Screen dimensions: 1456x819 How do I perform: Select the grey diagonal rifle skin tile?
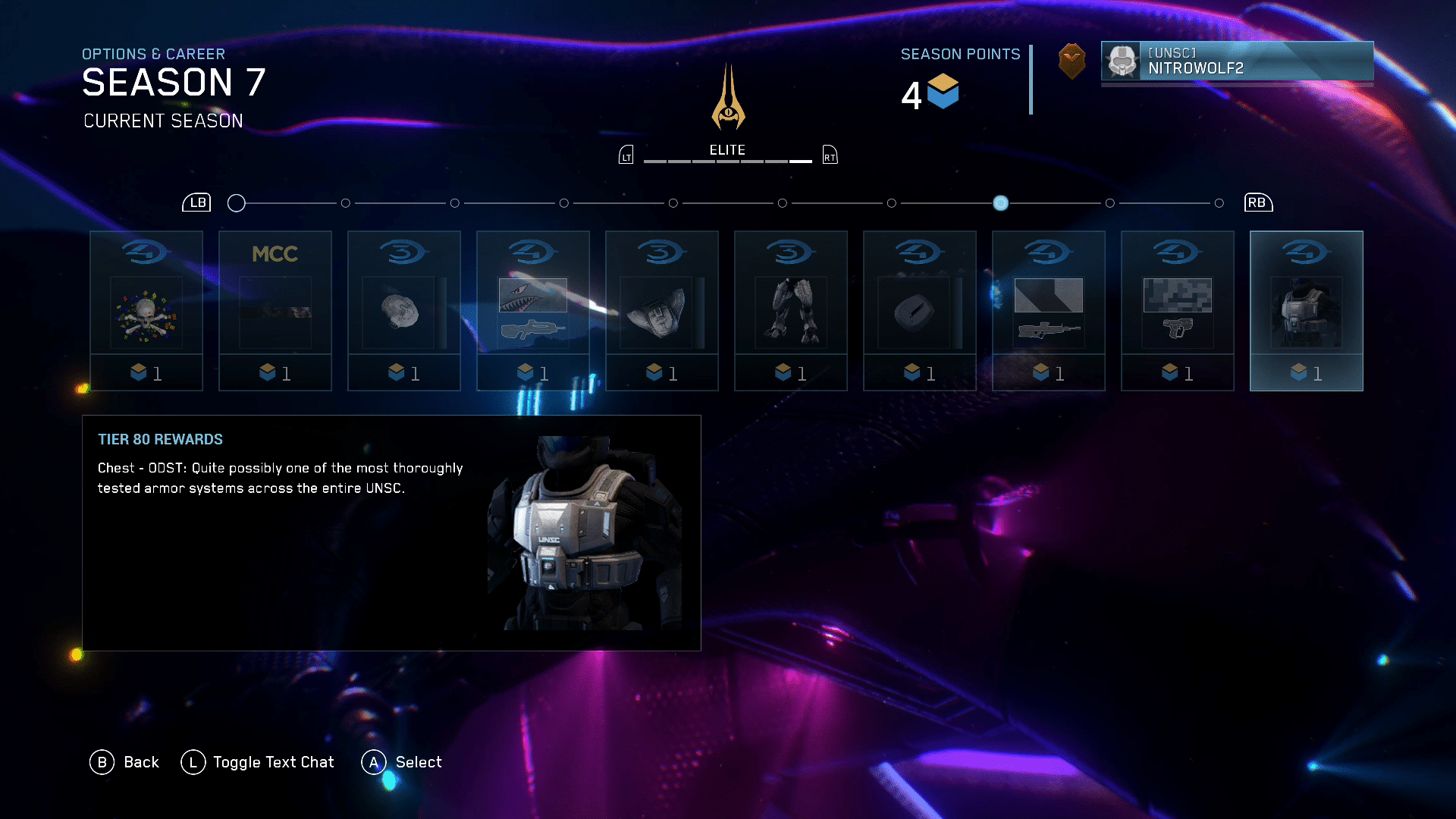(x=1049, y=311)
